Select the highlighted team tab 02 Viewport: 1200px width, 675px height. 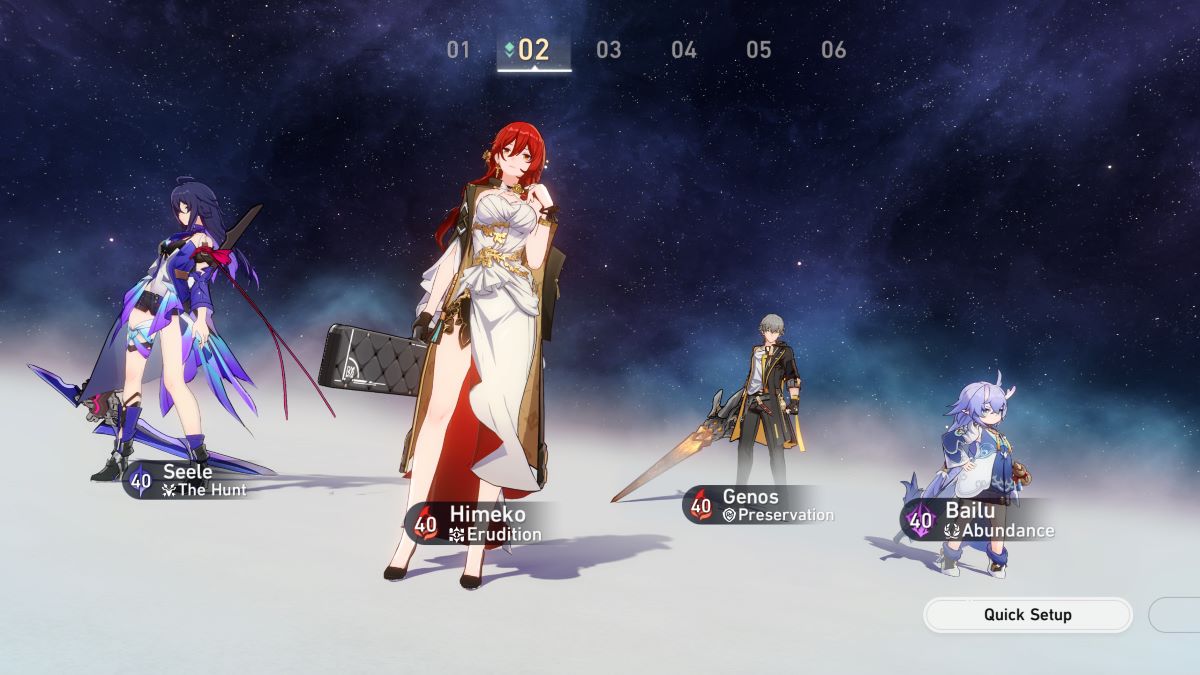coord(534,50)
